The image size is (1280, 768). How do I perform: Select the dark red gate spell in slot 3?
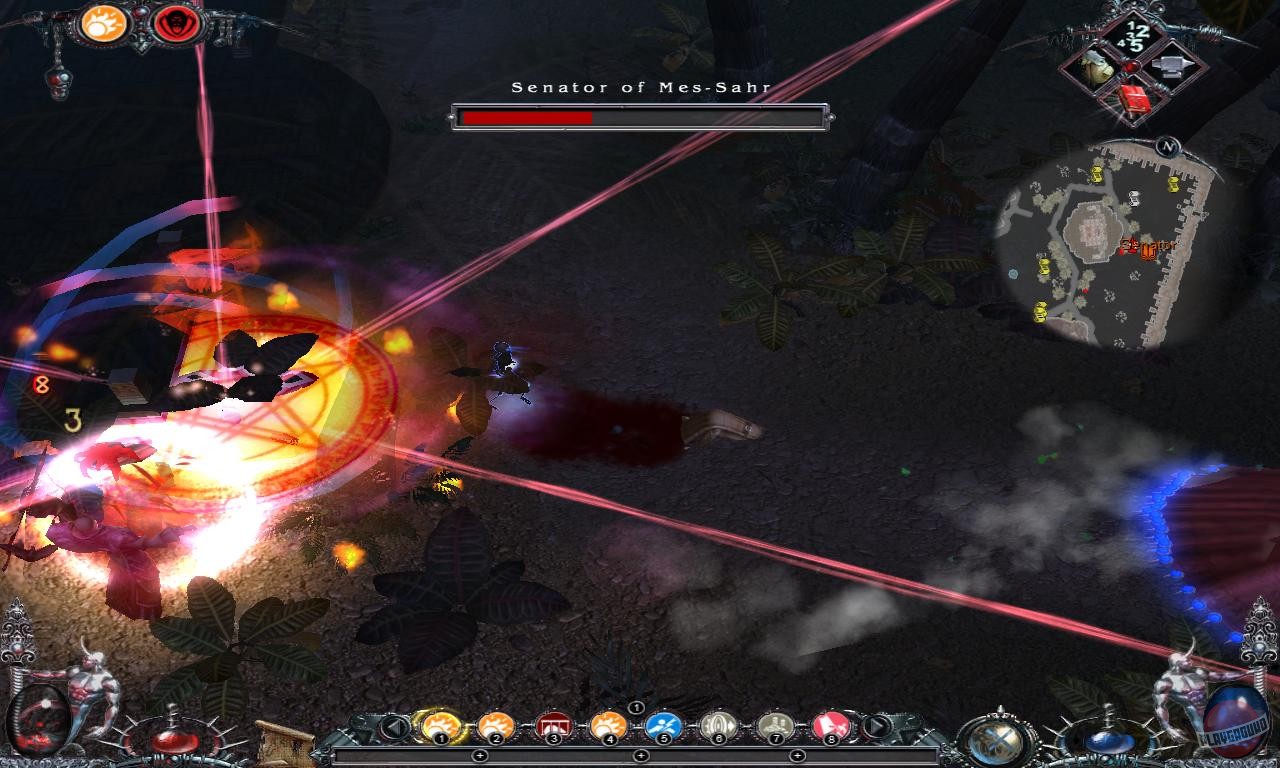click(x=554, y=725)
